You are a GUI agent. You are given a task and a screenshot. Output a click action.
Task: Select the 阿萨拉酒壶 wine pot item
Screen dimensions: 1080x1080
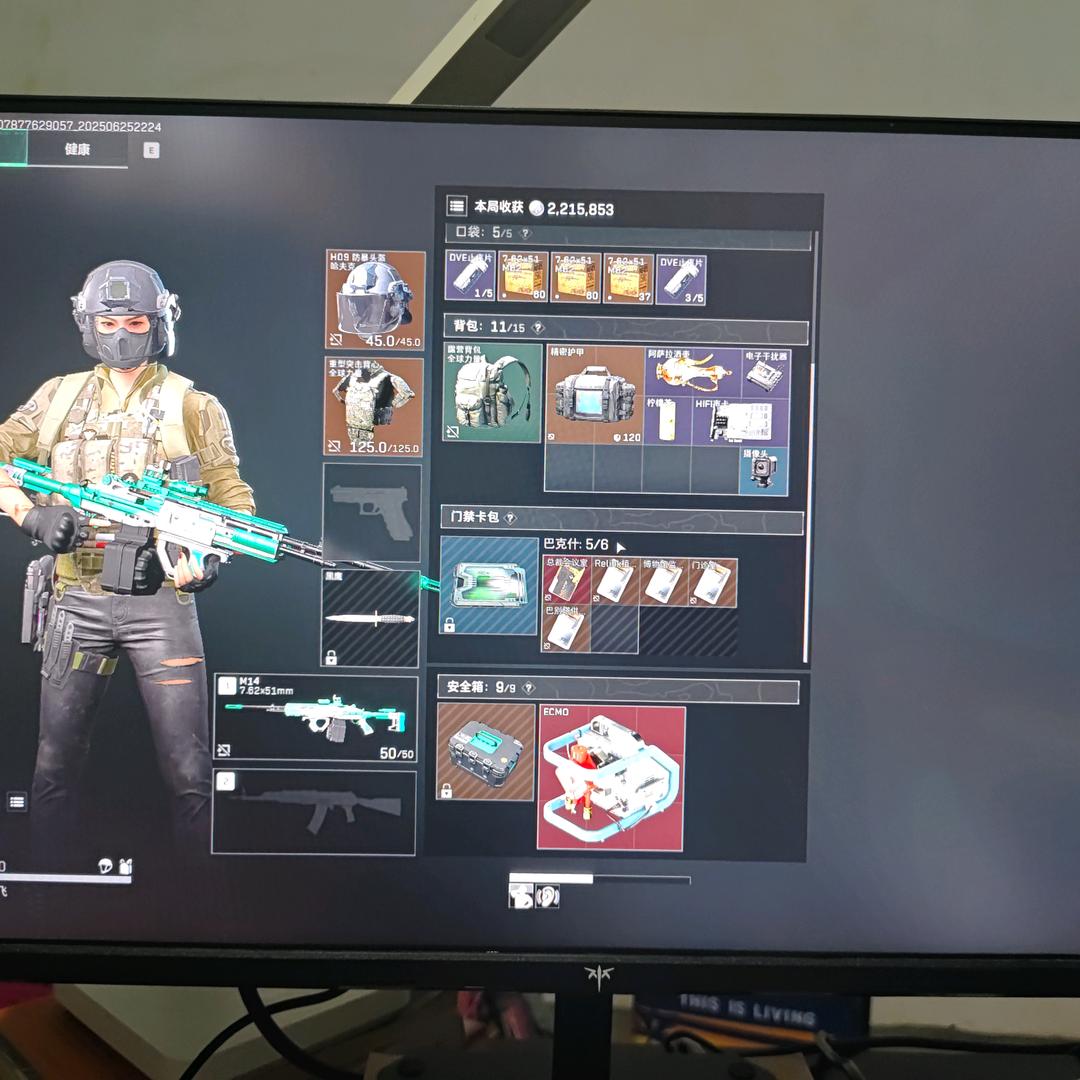[693, 371]
